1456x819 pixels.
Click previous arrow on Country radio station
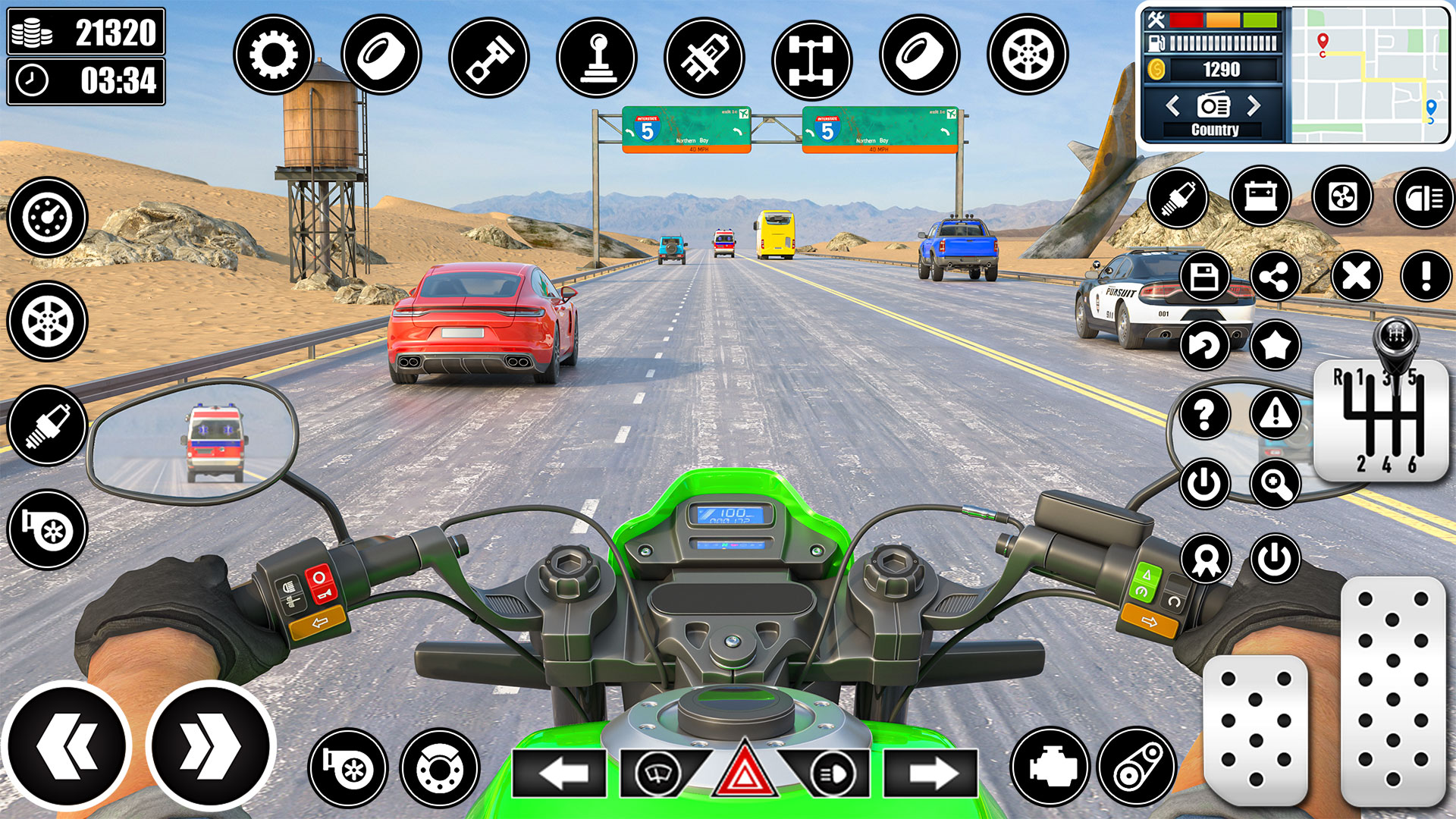(x=1175, y=106)
